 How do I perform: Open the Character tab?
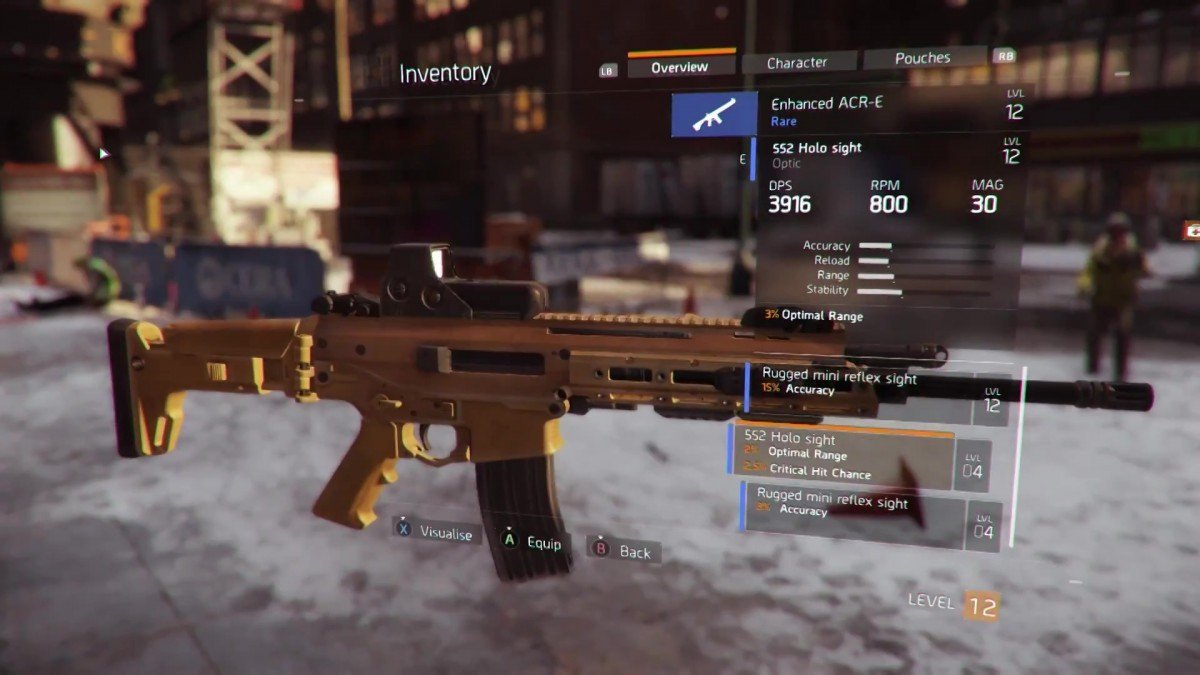coord(797,63)
